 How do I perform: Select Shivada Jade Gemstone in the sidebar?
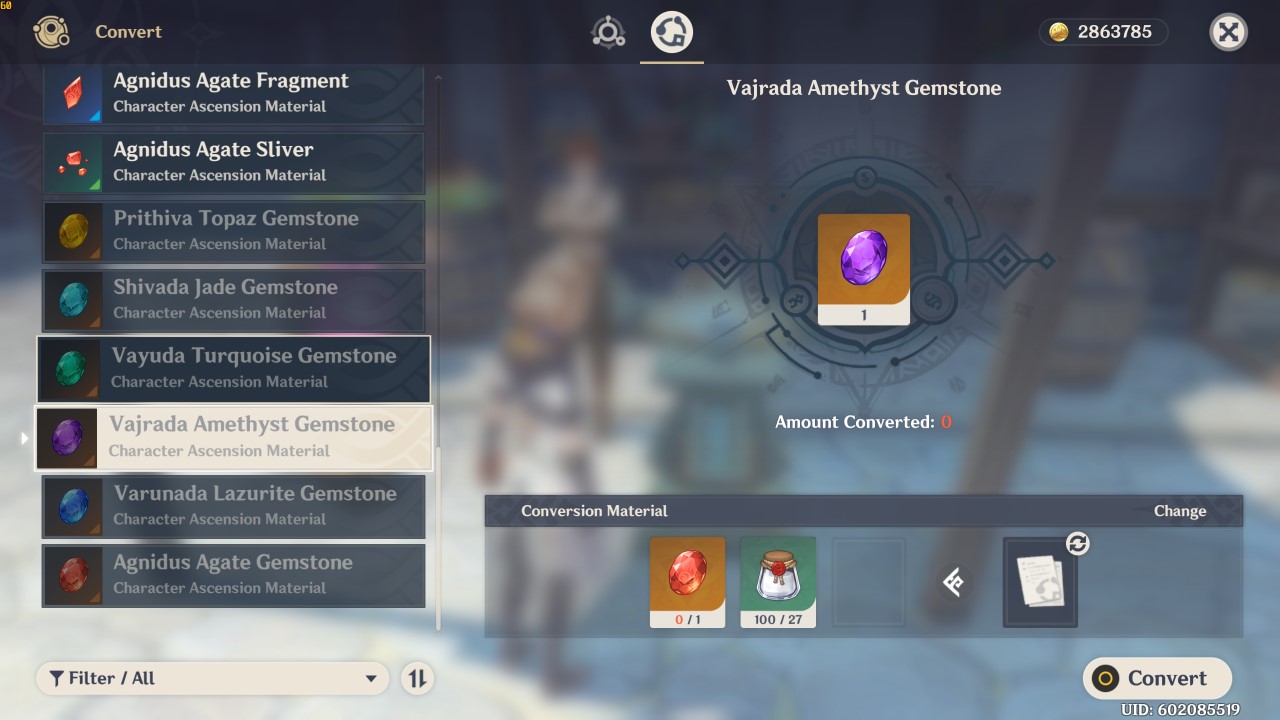point(233,300)
